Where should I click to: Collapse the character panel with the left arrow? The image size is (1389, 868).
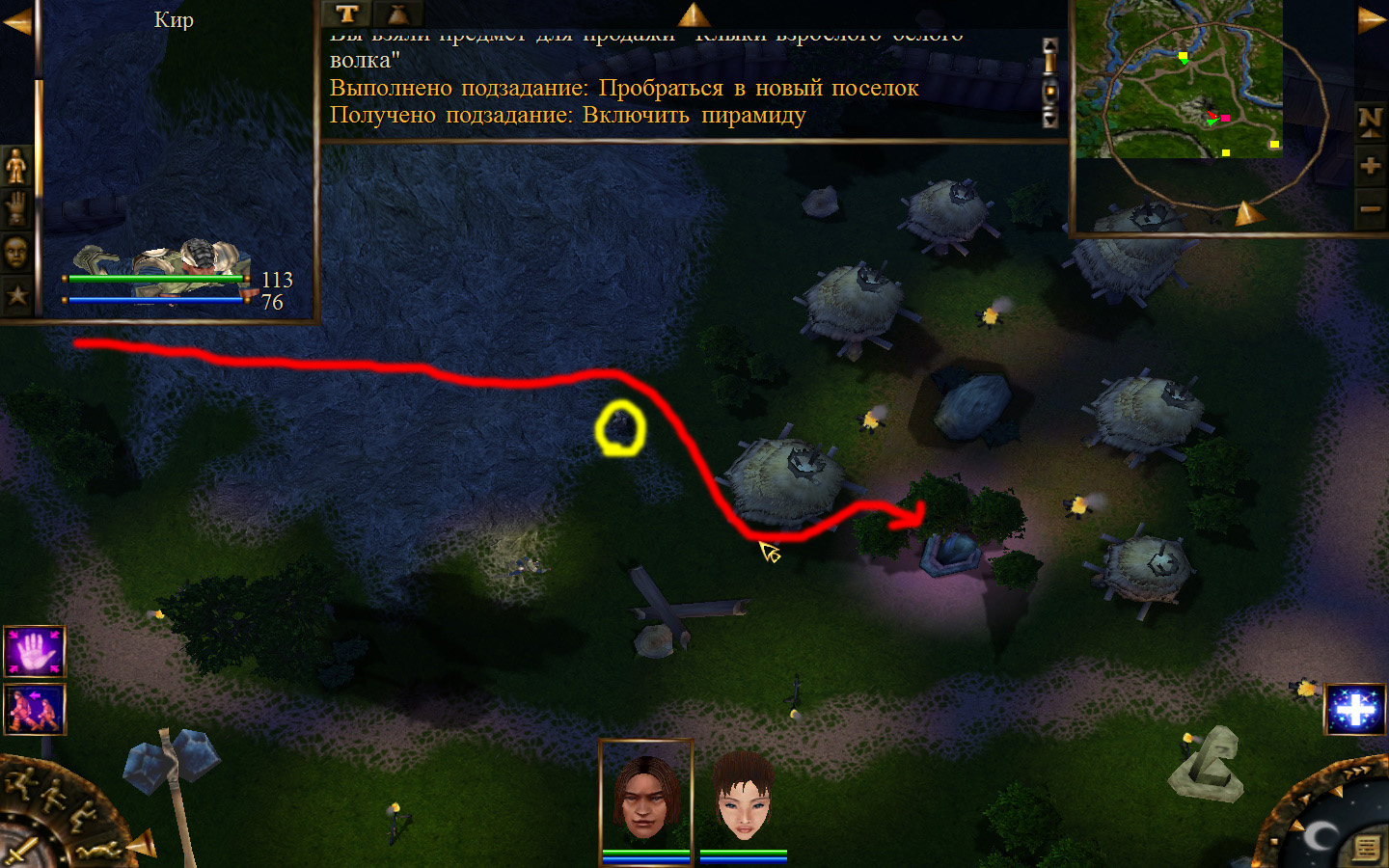coord(16,21)
